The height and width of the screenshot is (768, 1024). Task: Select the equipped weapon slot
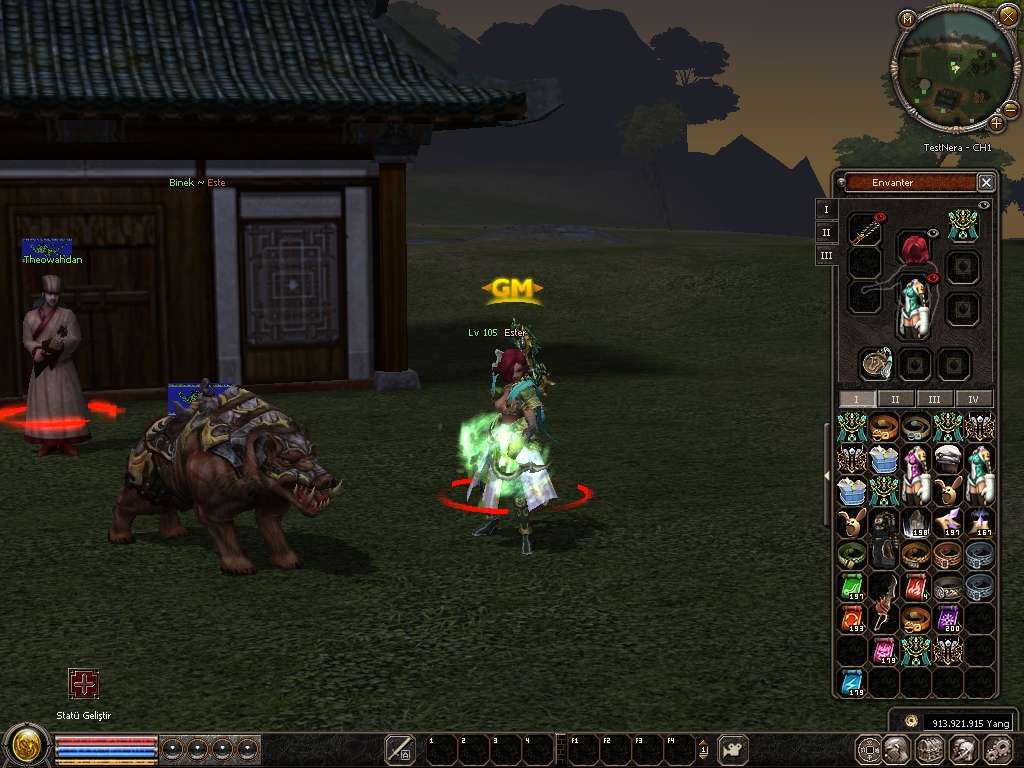point(865,230)
